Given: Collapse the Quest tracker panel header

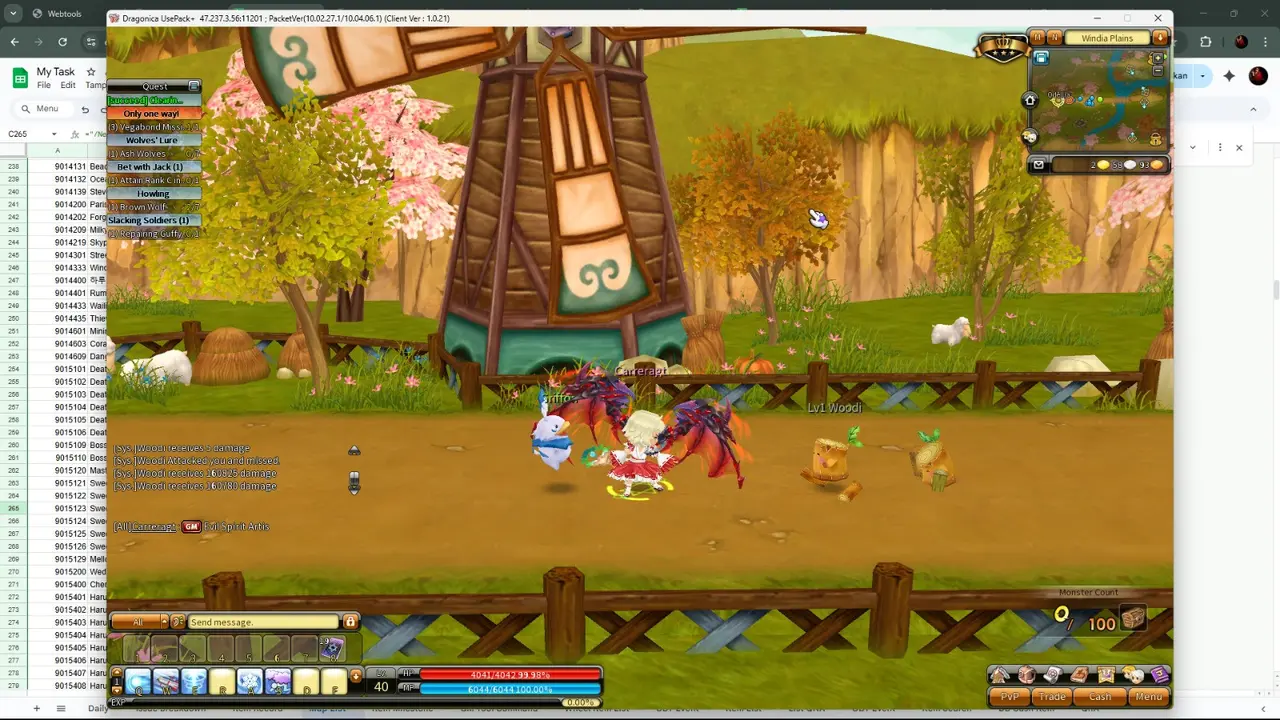Looking at the screenshot, I should 193,86.
